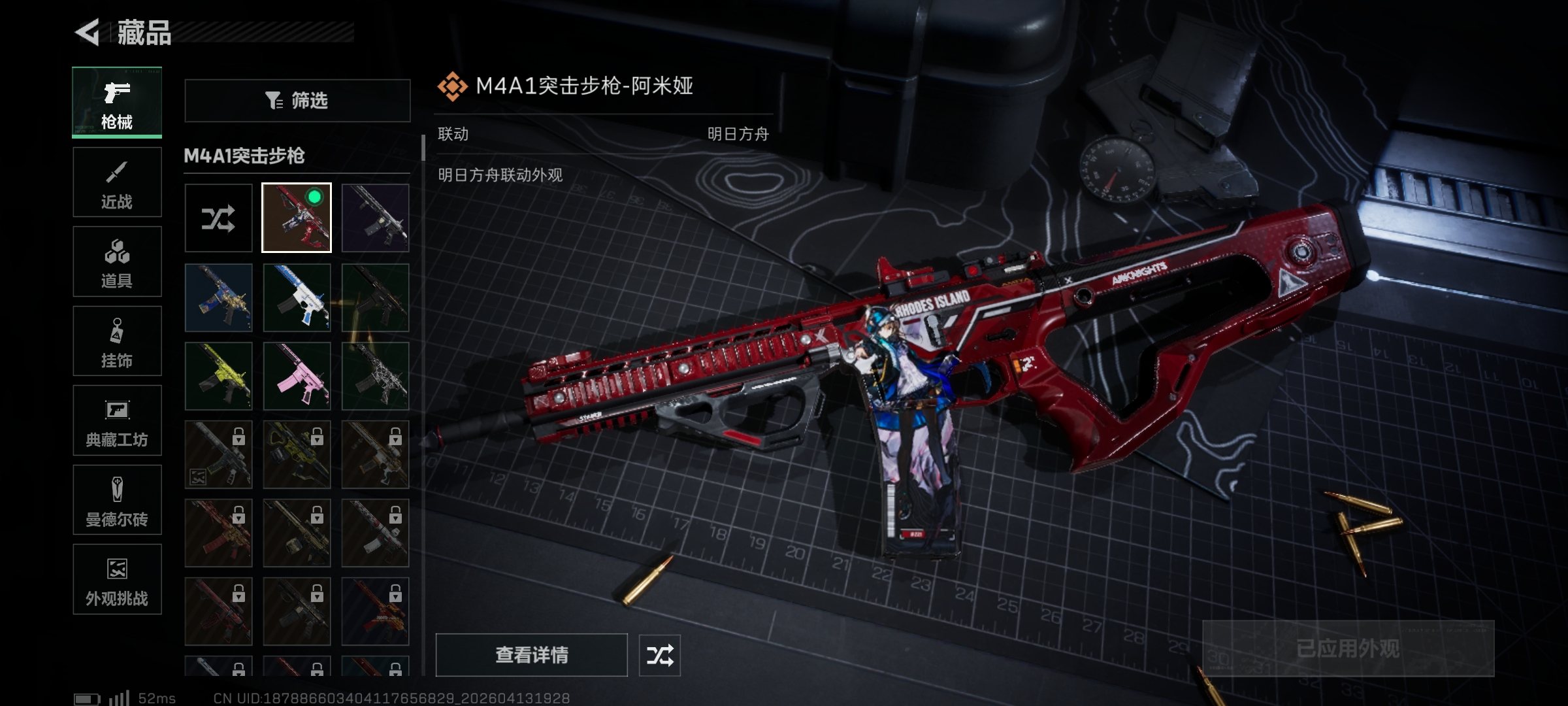Click 查看详情 to view skin details

531,654
